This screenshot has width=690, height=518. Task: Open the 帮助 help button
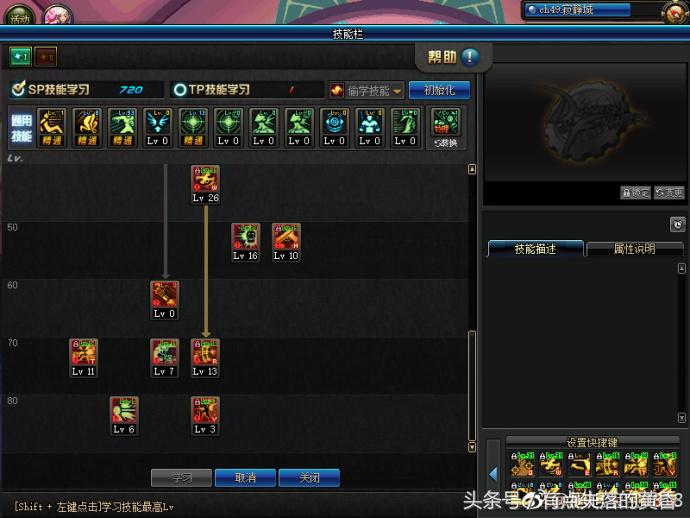click(x=453, y=57)
